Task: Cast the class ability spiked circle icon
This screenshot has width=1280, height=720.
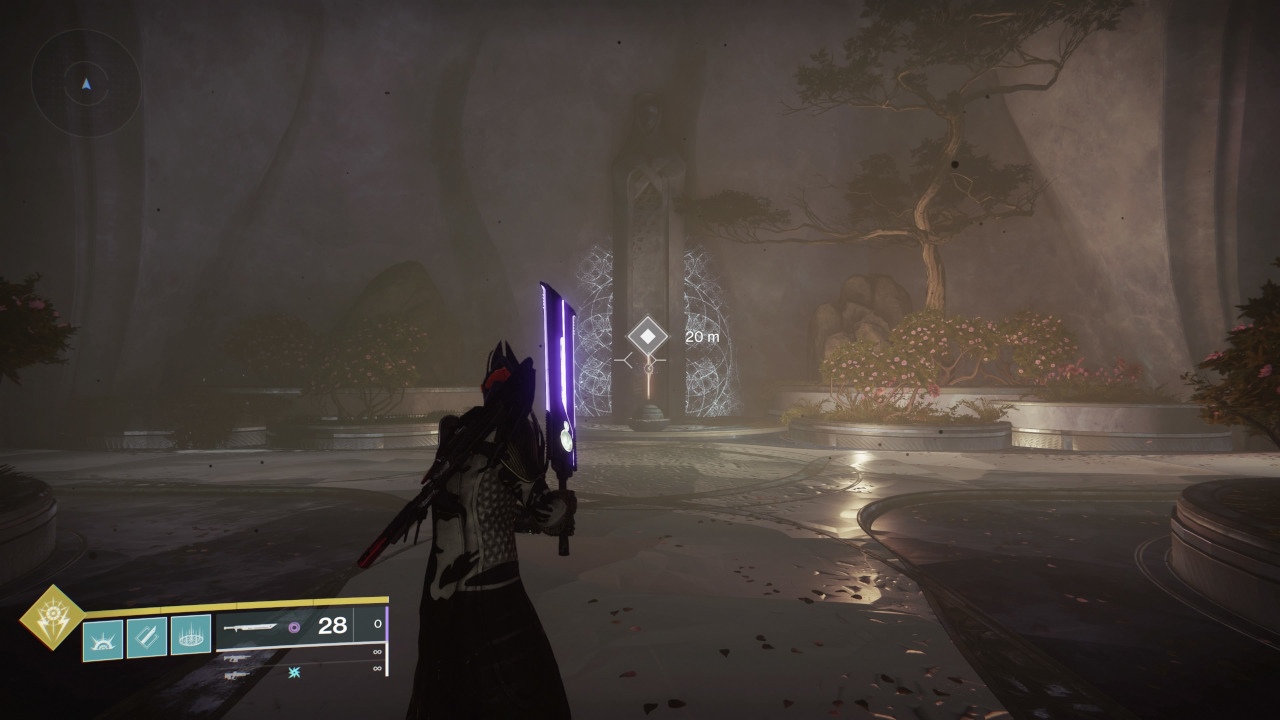Action: (x=191, y=634)
